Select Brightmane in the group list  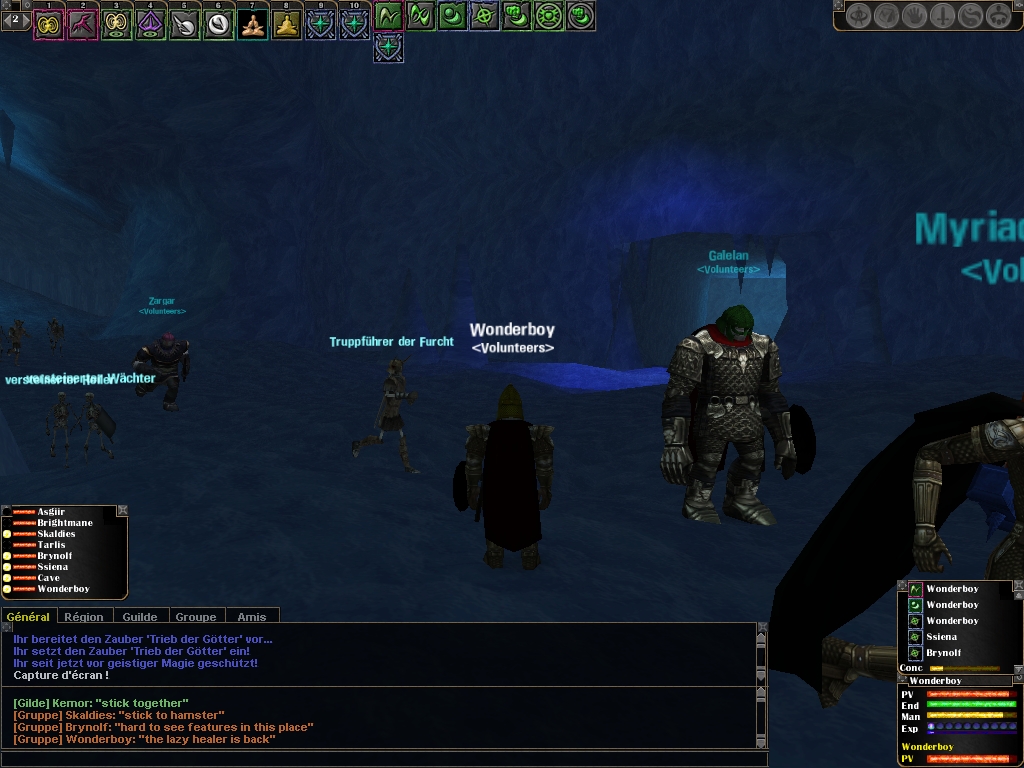tap(64, 523)
